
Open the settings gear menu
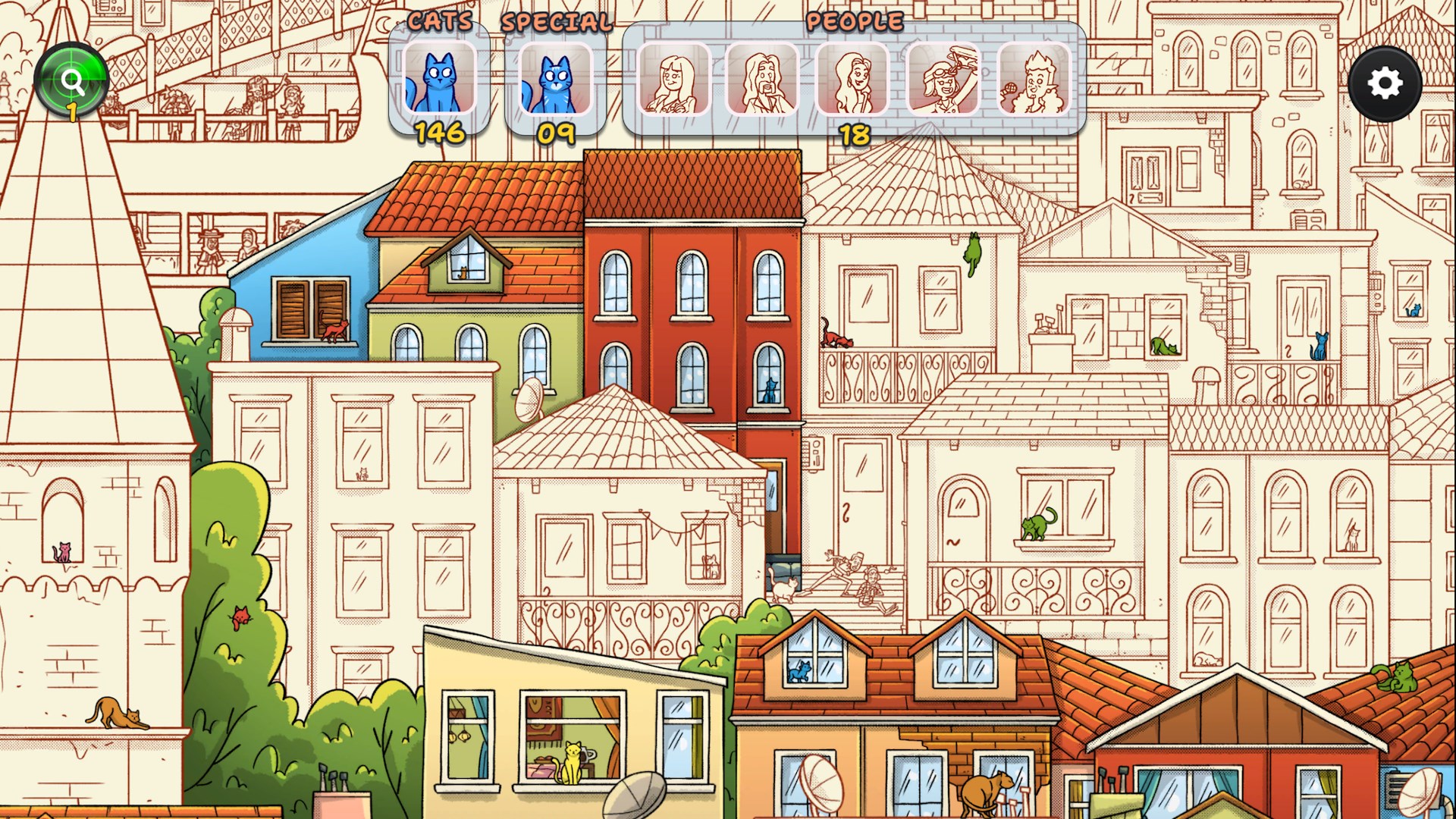1387,83
